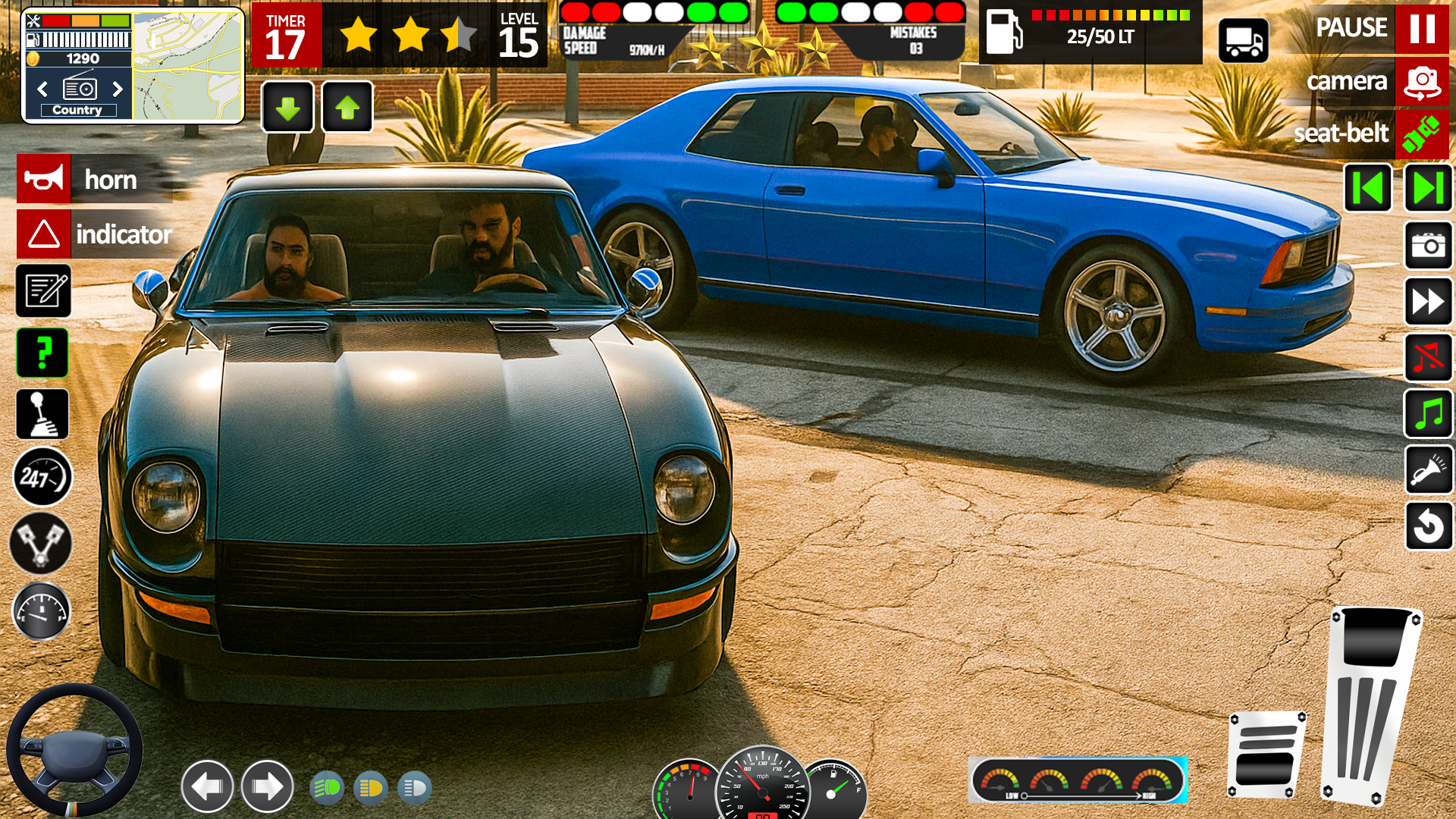This screenshot has height=819, width=1456.
Task: Fast-forward with the double arrow button
Action: [x=1428, y=302]
